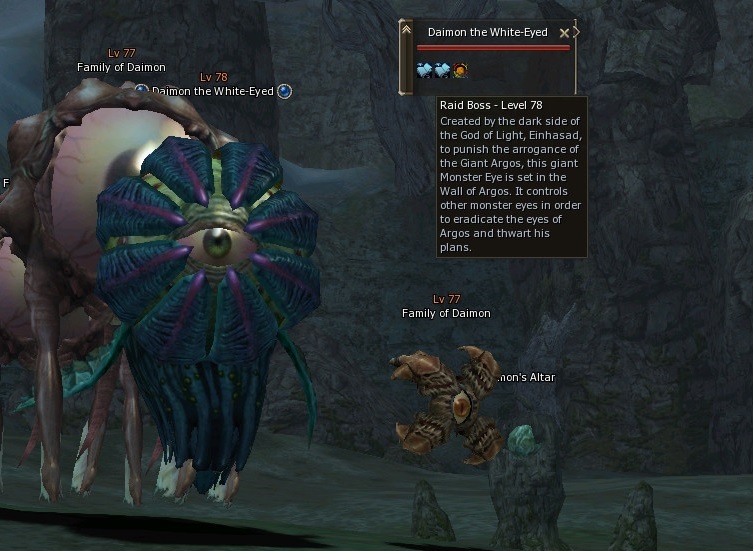Image resolution: width=753 pixels, height=551 pixels.
Task: Click the arrow on the target window's right edge
Action: click(576, 32)
